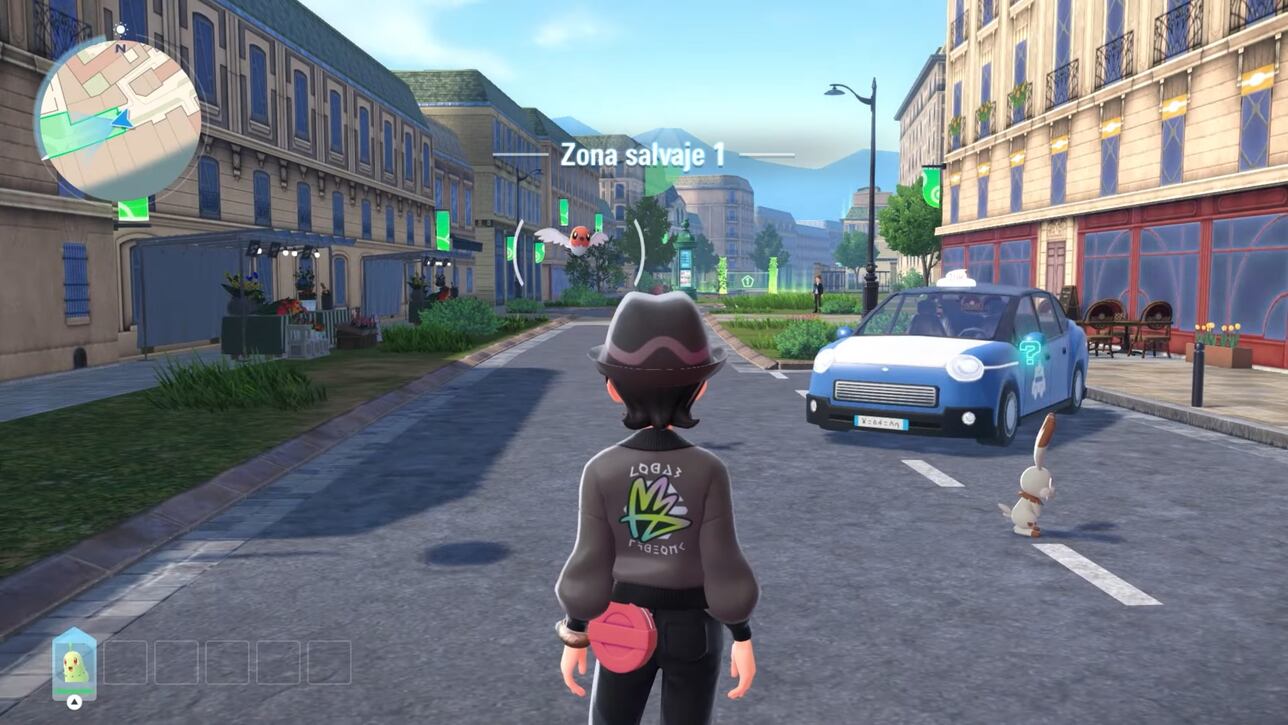Click the green marker at the minimap bottom
The height and width of the screenshot is (725, 1288).
tap(132, 209)
